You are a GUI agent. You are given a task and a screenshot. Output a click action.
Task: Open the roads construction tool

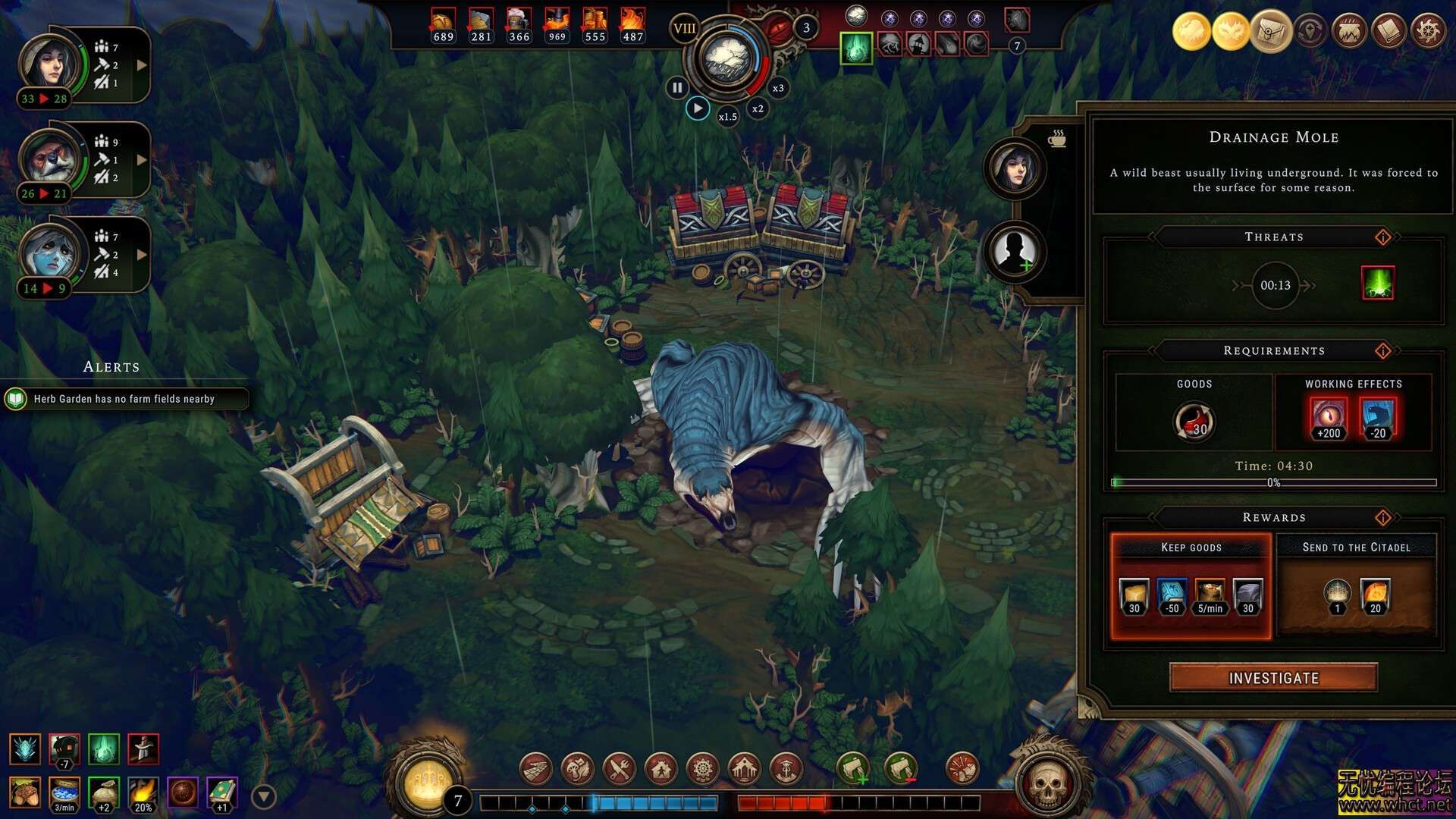click(536, 768)
